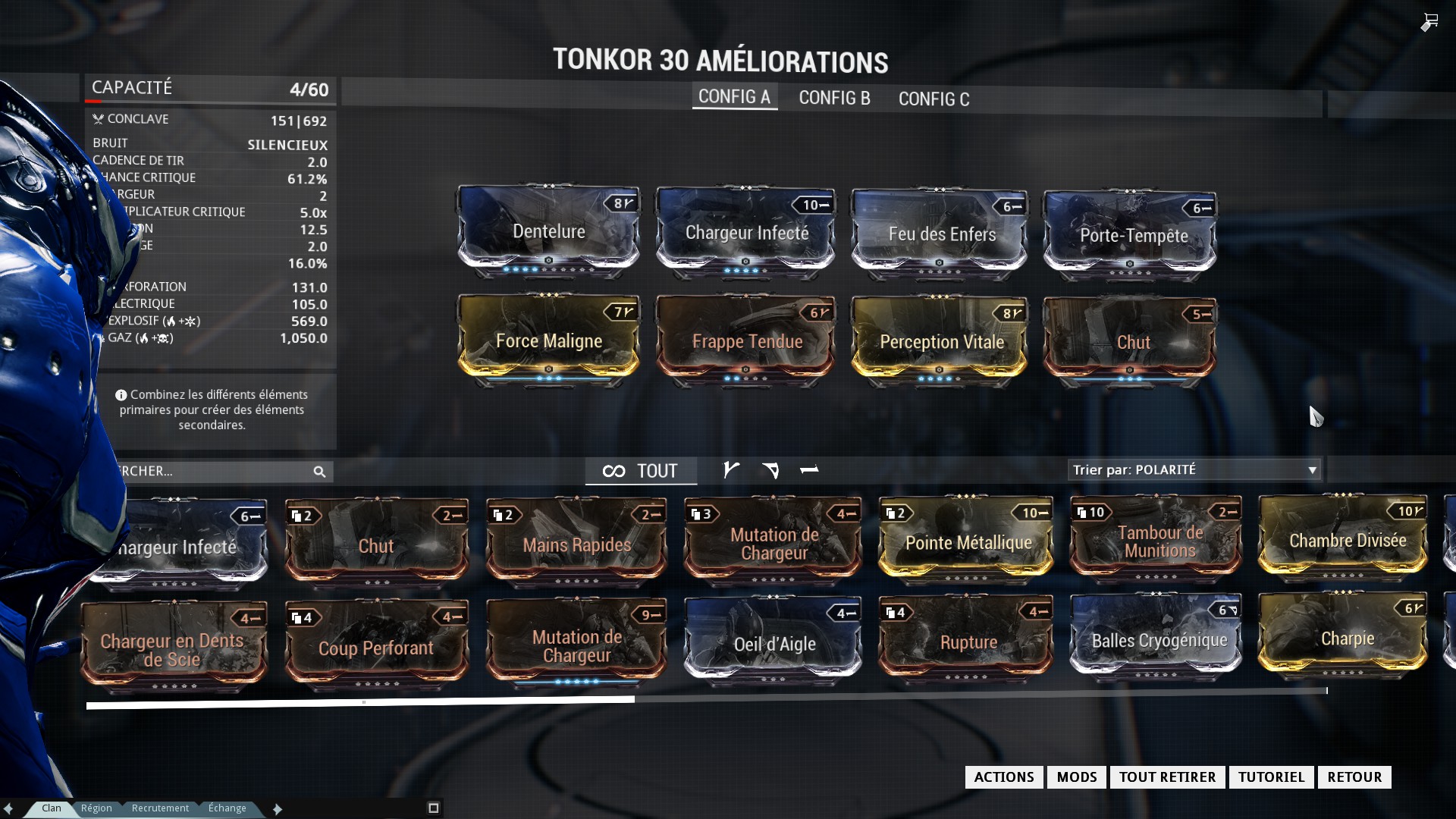Select the equipped Dentelure mod
The height and width of the screenshot is (819, 1456).
point(548,232)
